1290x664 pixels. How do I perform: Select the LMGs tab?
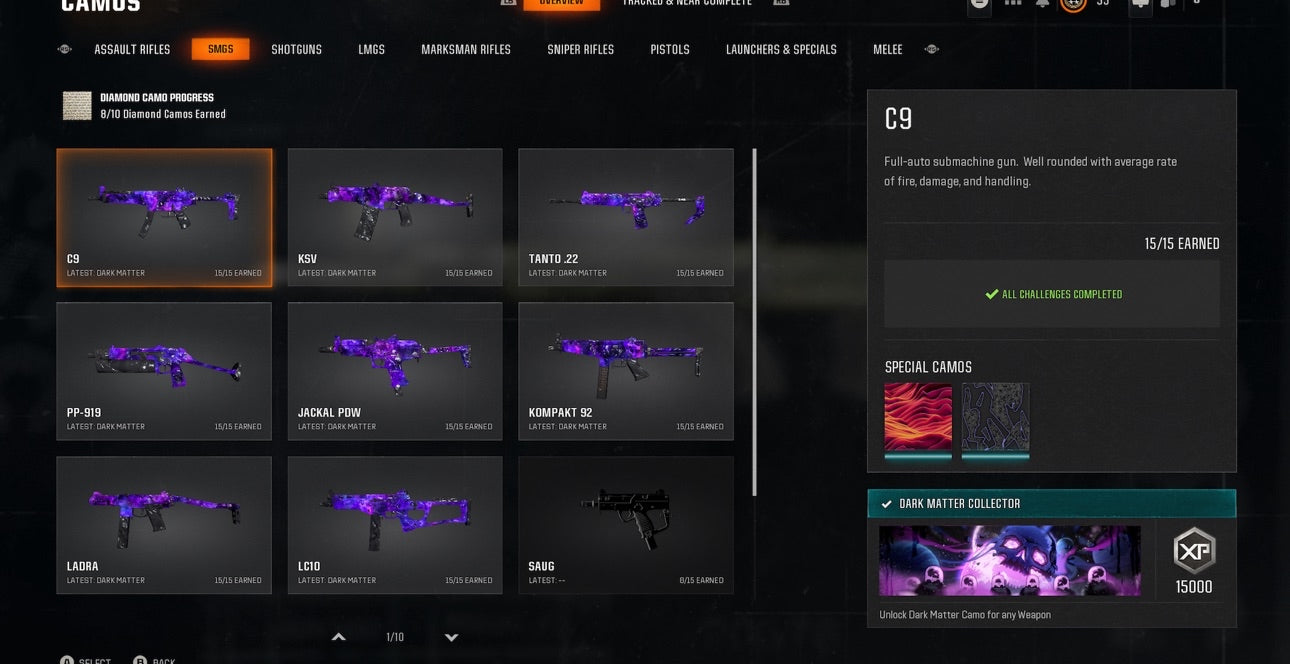pyautogui.click(x=371, y=49)
